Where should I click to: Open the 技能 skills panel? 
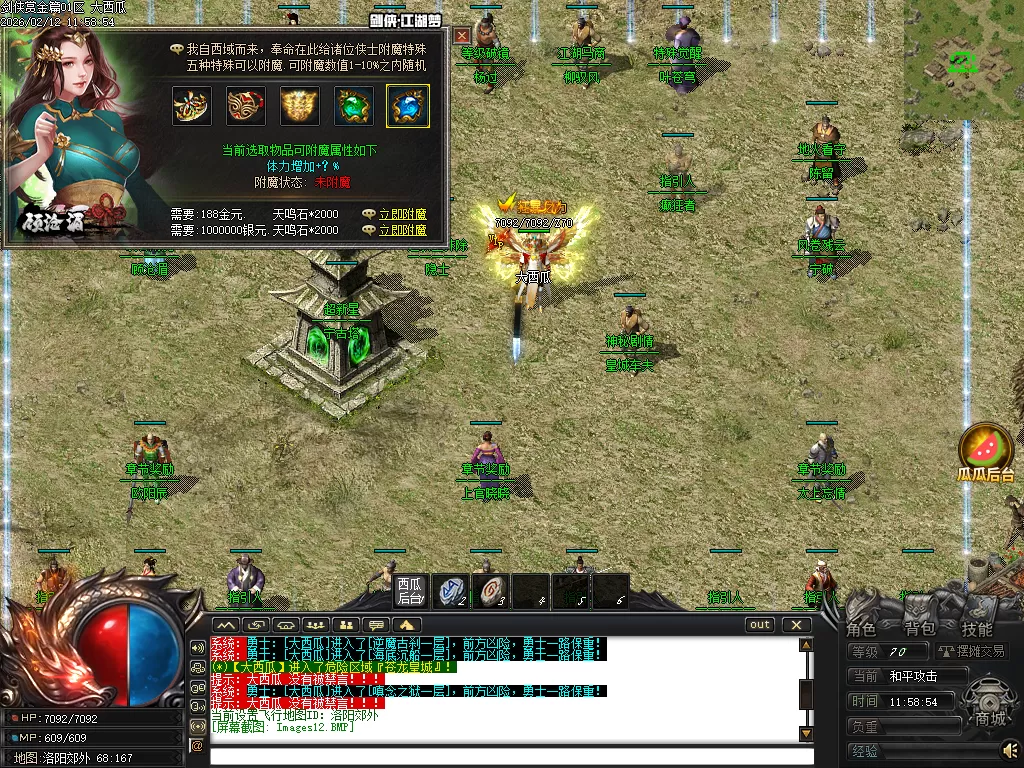click(977, 629)
